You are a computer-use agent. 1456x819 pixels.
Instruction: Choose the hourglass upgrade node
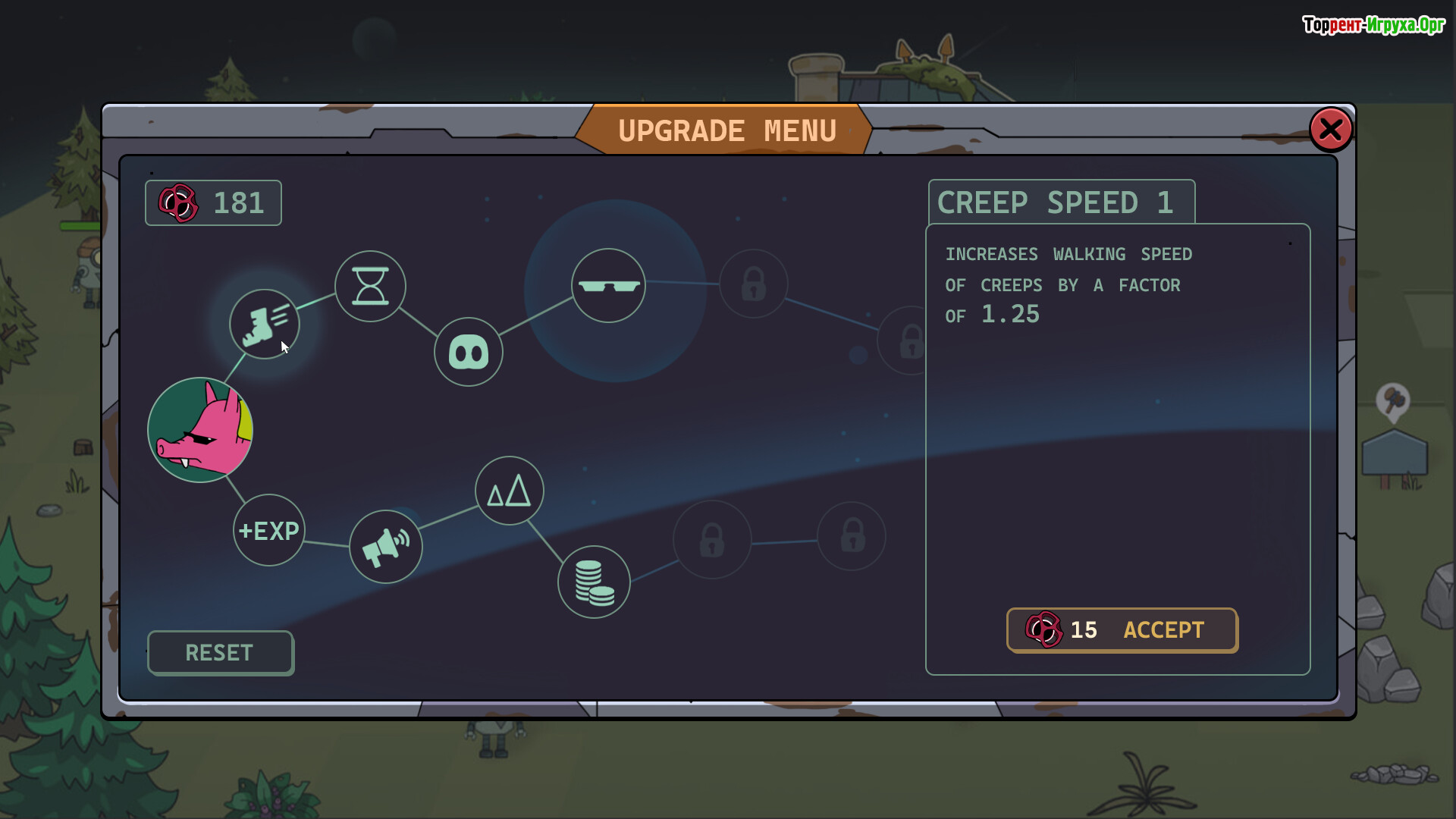point(370,287)
